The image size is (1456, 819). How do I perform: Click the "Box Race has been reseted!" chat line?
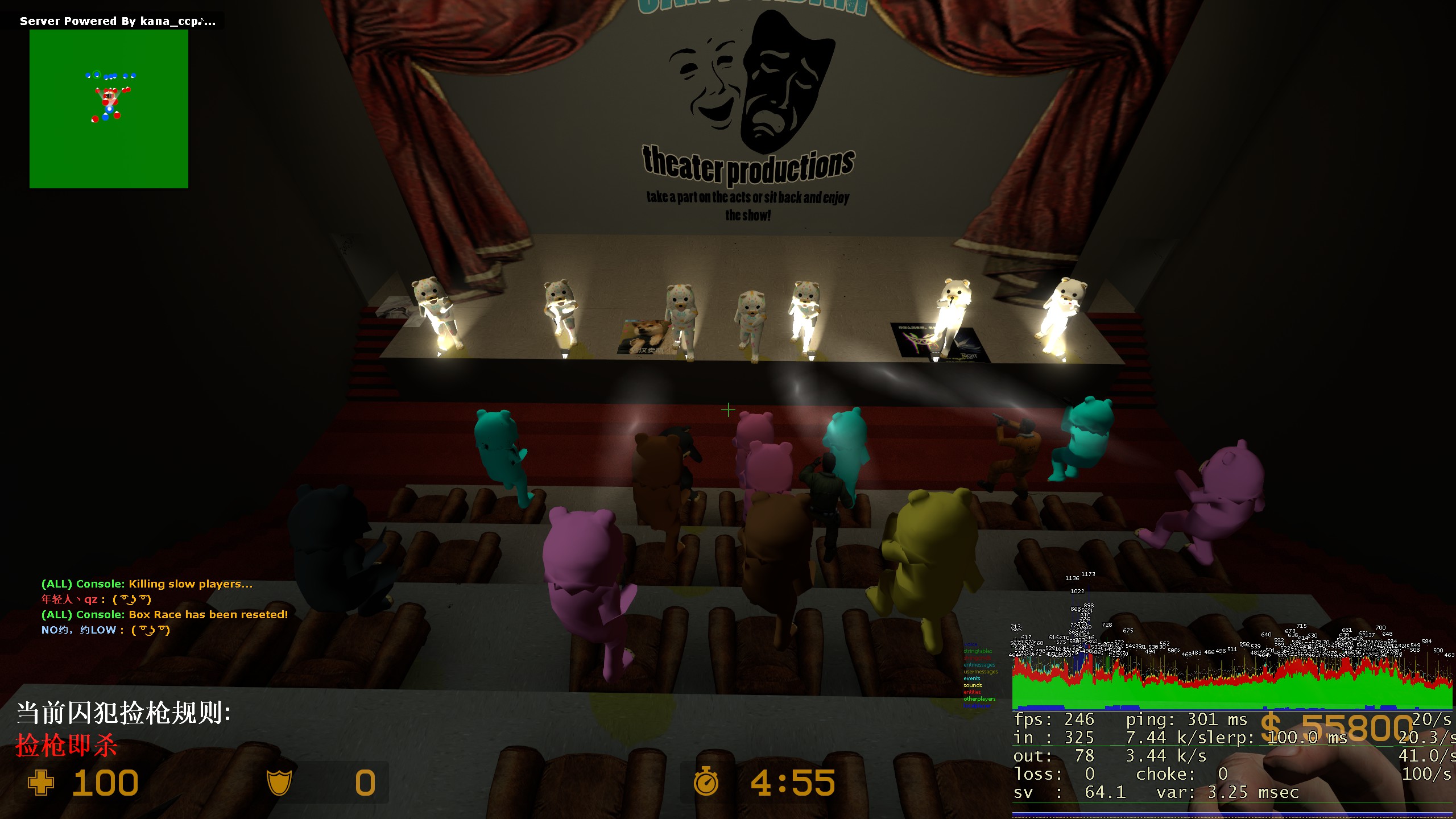click(165, 614)
